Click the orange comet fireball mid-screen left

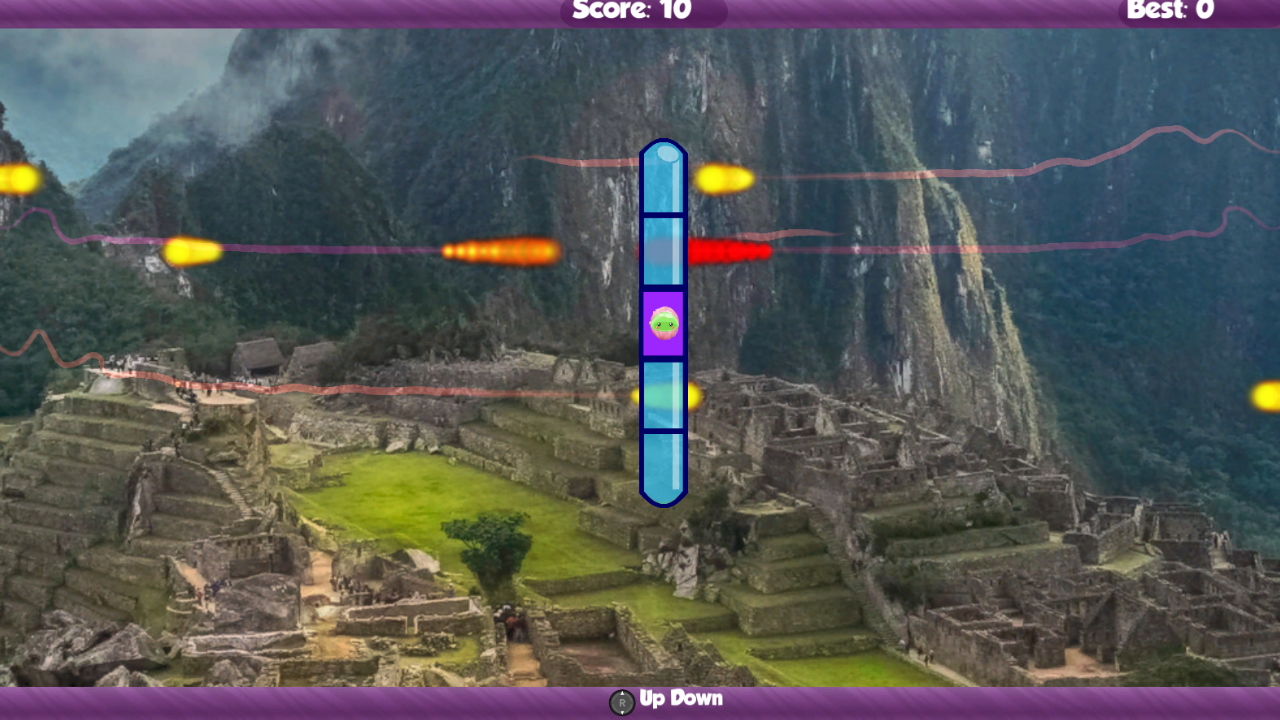[500, 250]
